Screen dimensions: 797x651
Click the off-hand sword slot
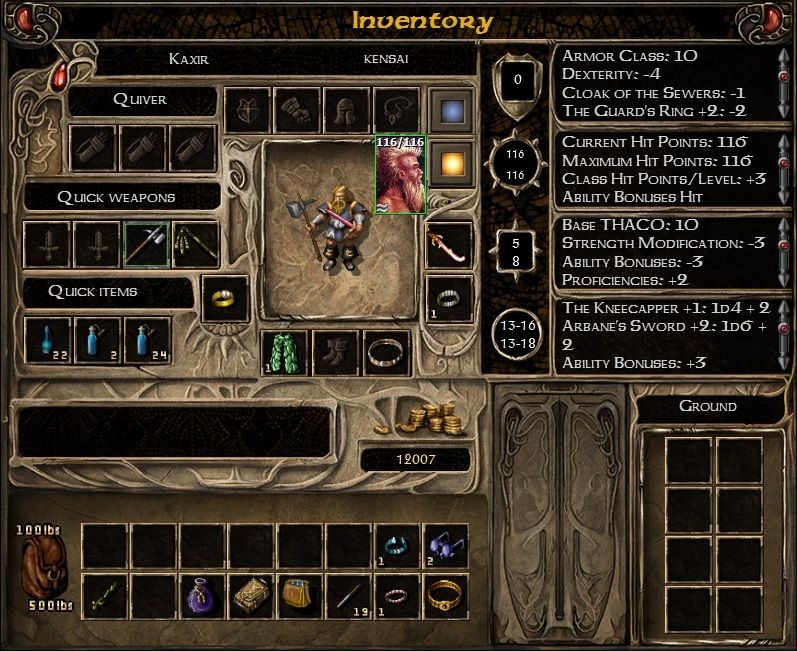449,246
